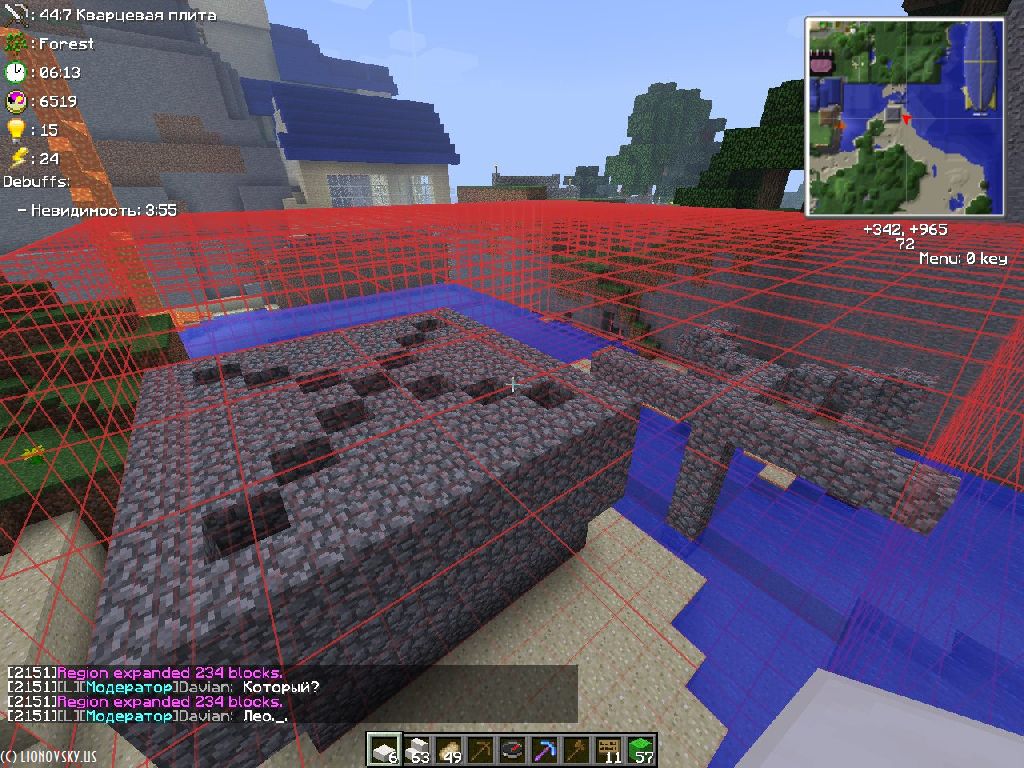
Task: Choose the sign stack of 11
Action: coord(608,749)
